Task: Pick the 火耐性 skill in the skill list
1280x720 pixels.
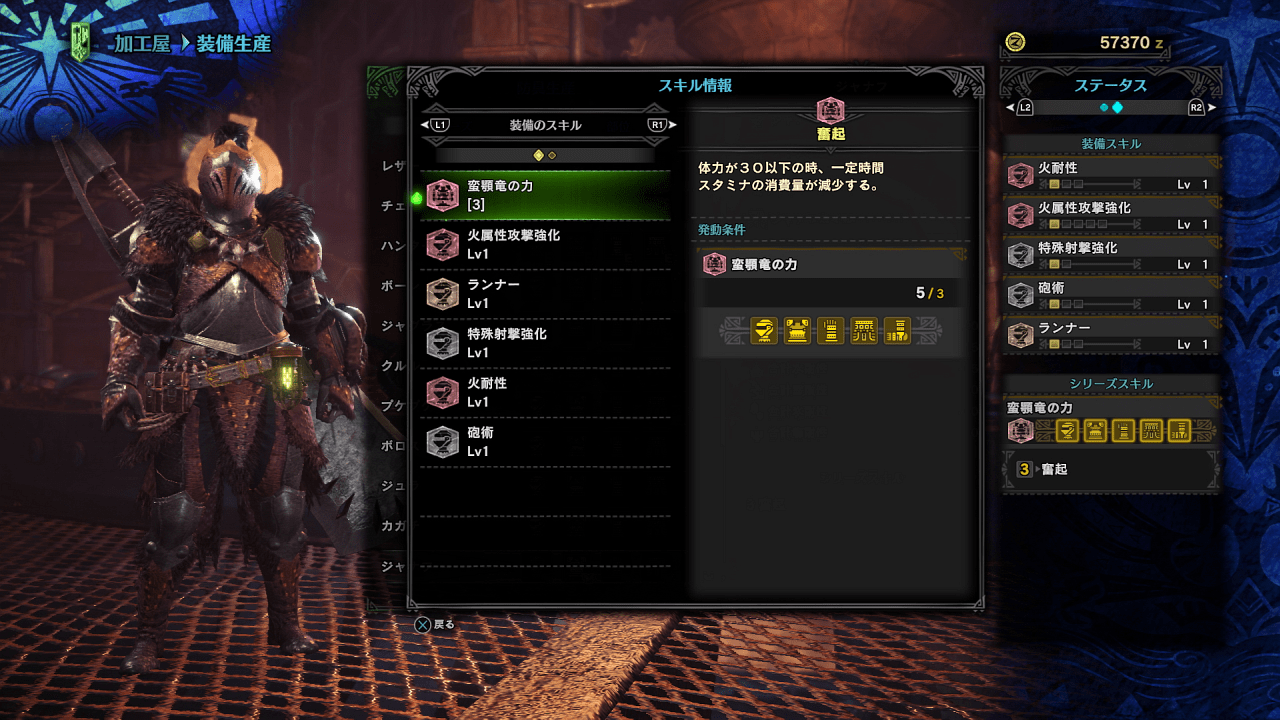Action: coord(545,392)
